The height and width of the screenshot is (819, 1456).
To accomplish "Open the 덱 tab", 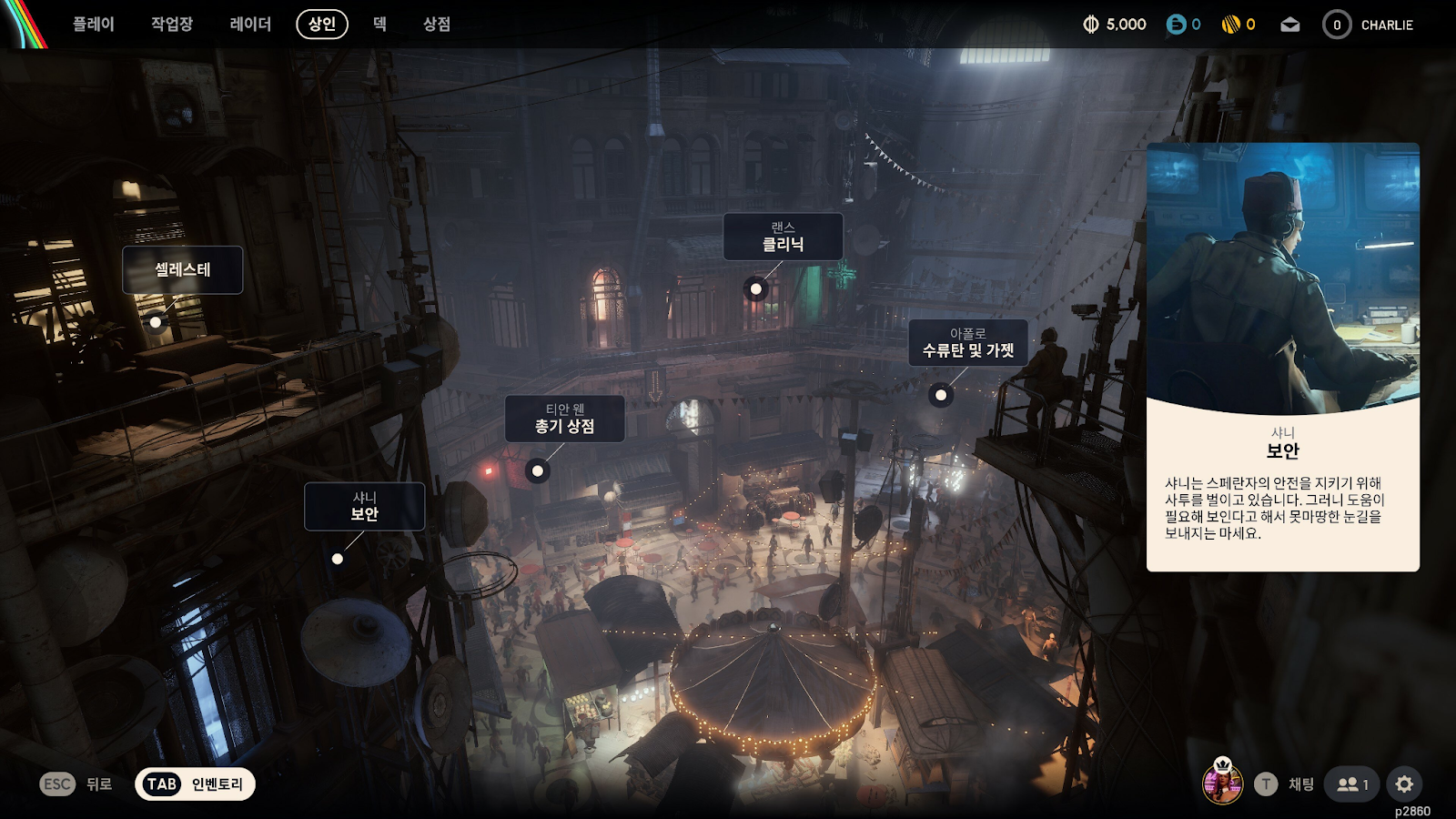I will click(x=380, y=25).
